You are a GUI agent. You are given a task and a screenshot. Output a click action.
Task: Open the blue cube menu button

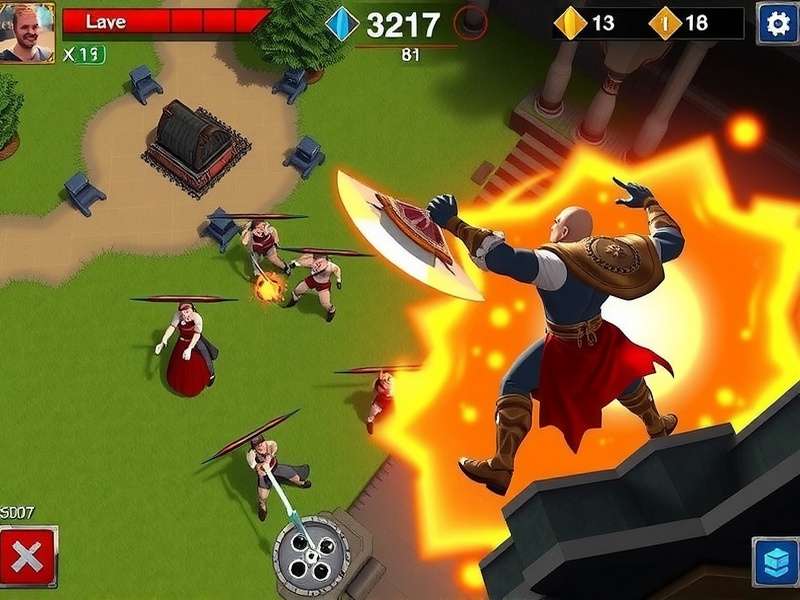(x=774, y=561)
